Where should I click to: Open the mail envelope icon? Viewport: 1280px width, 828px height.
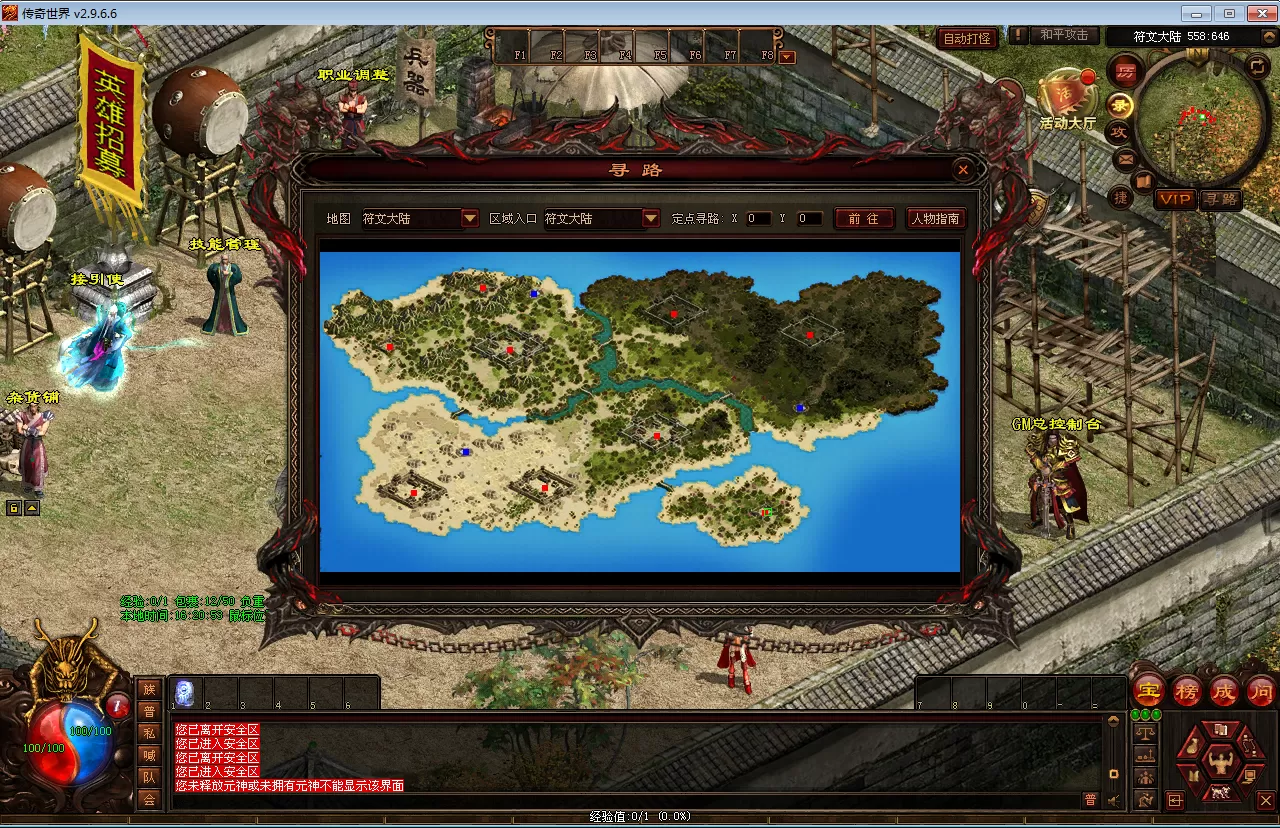(x=1125, y=159)
